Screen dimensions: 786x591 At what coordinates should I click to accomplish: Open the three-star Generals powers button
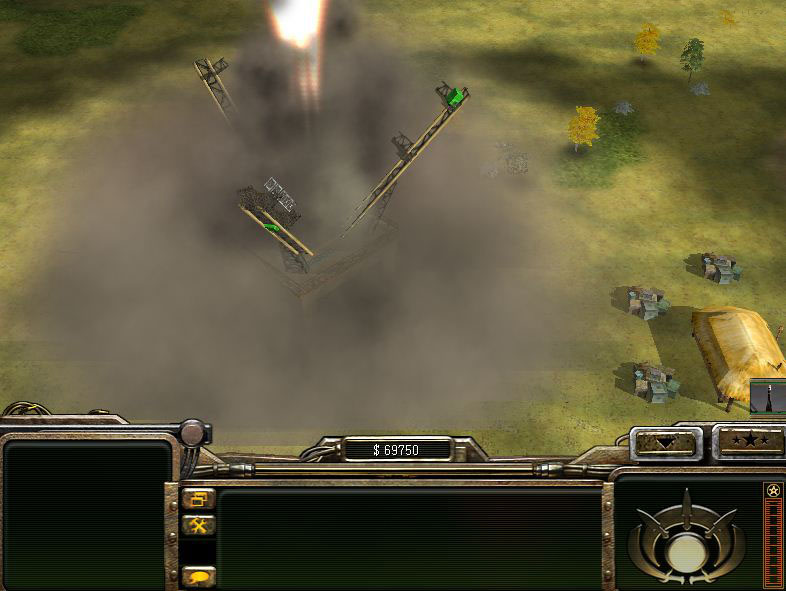[x=748, y=442]
